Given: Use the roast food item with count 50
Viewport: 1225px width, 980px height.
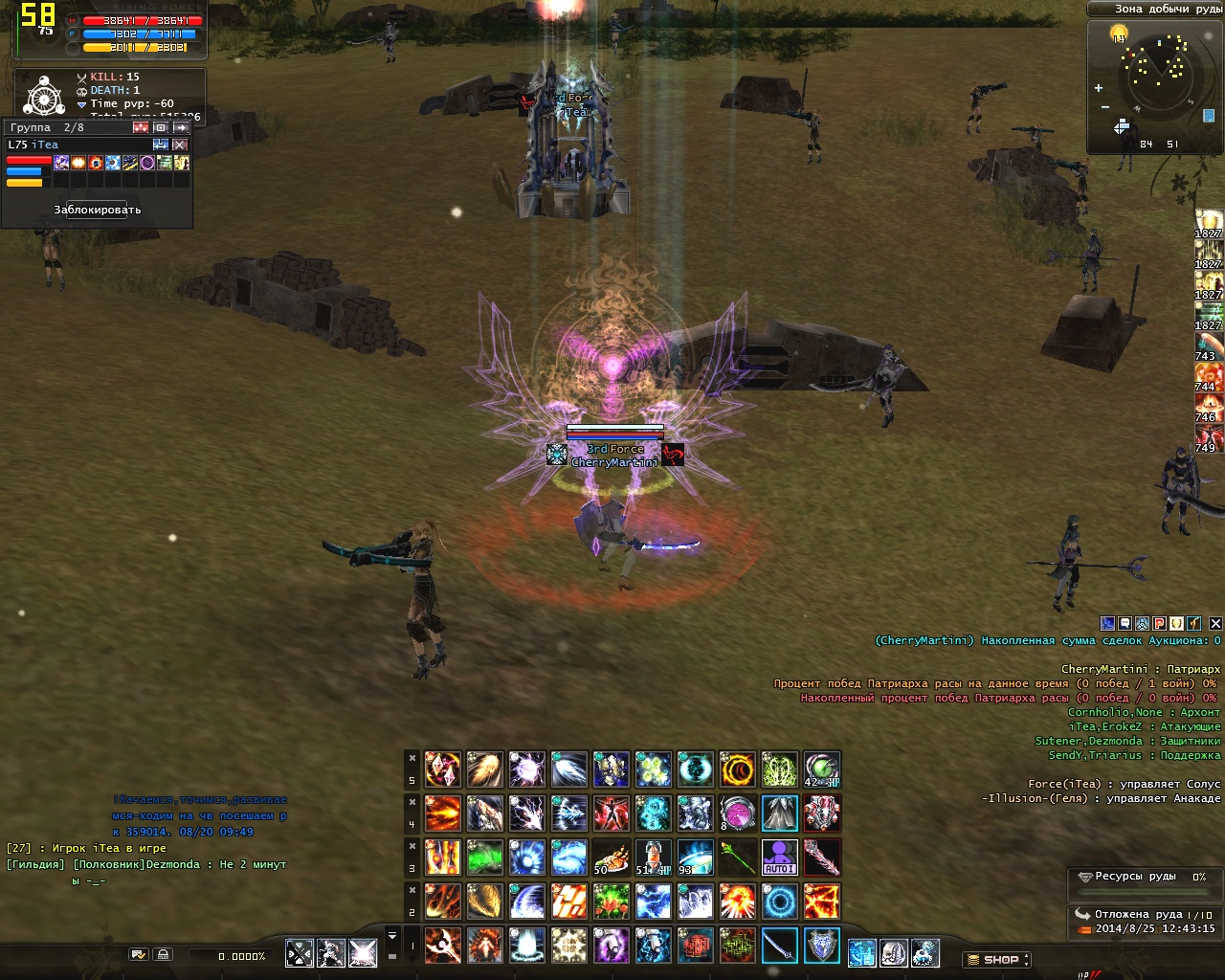Looking at the screenshot, I should pos(611,857).
